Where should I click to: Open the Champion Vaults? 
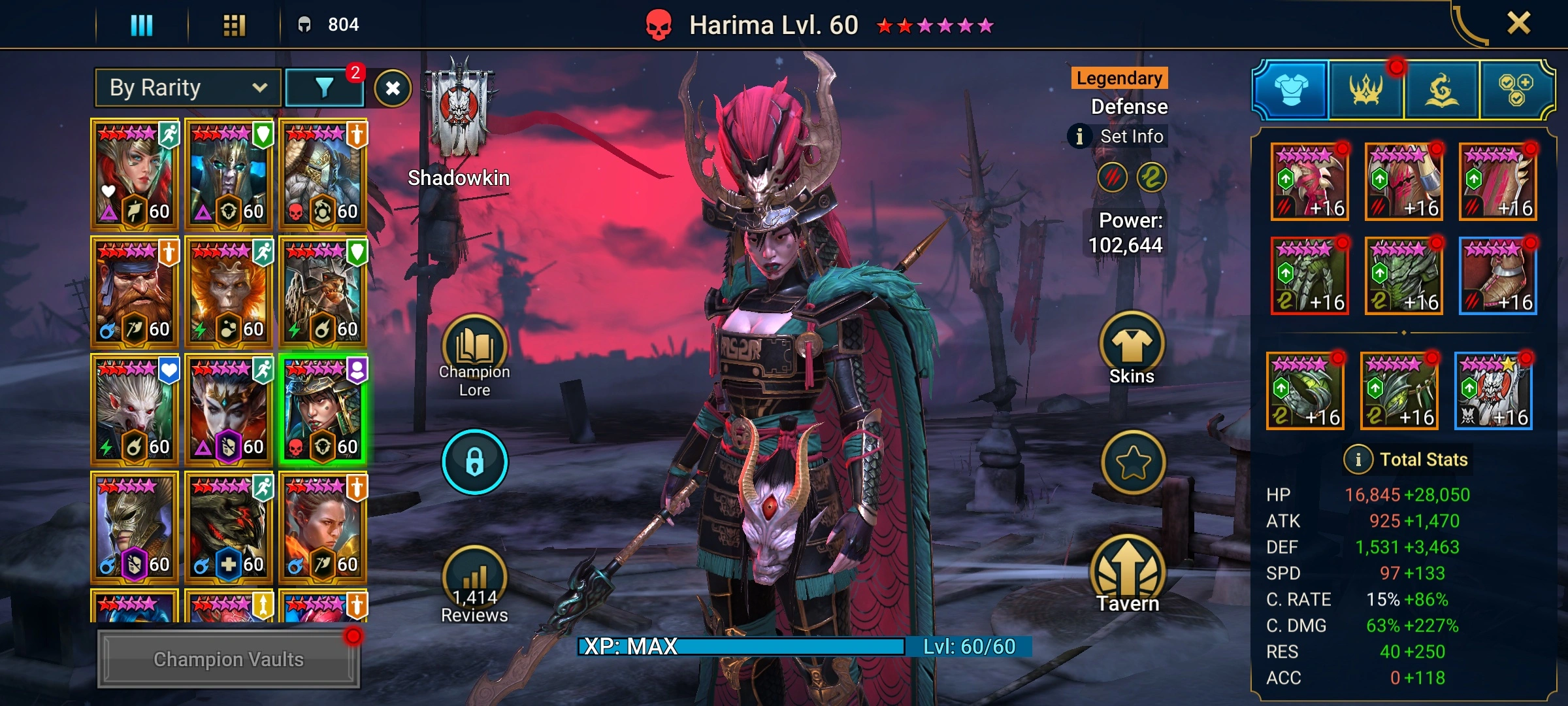(228, 659)
